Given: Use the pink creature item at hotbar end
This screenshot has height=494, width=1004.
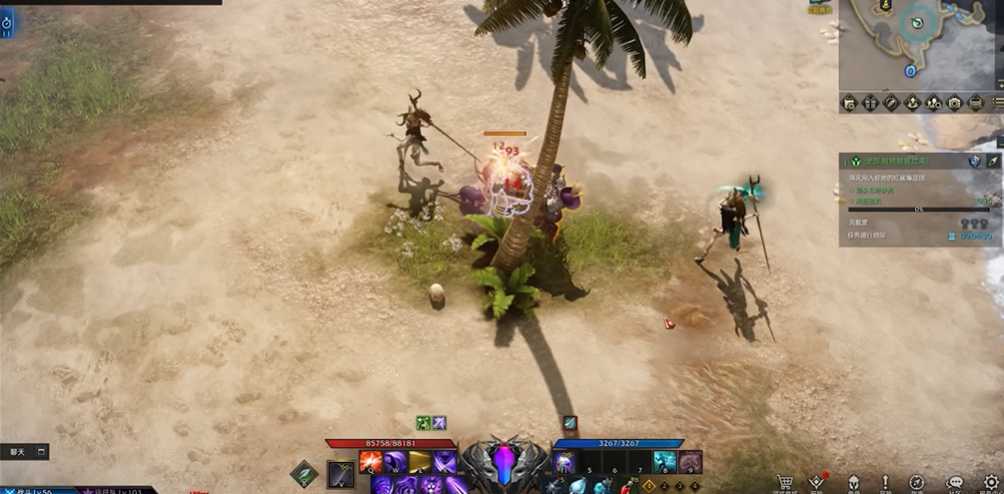Looking at the screenshot, I should click(x=690, y=462).
